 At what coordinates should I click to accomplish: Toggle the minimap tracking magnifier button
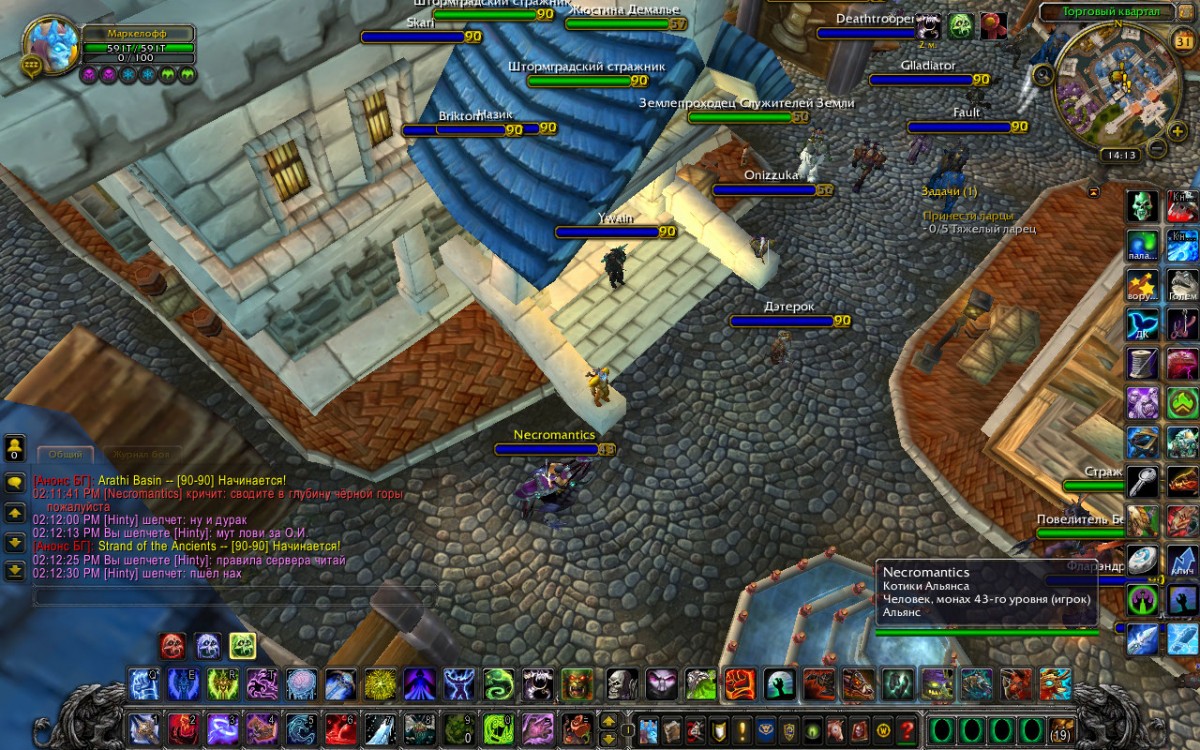click(x=1044, y=74)
